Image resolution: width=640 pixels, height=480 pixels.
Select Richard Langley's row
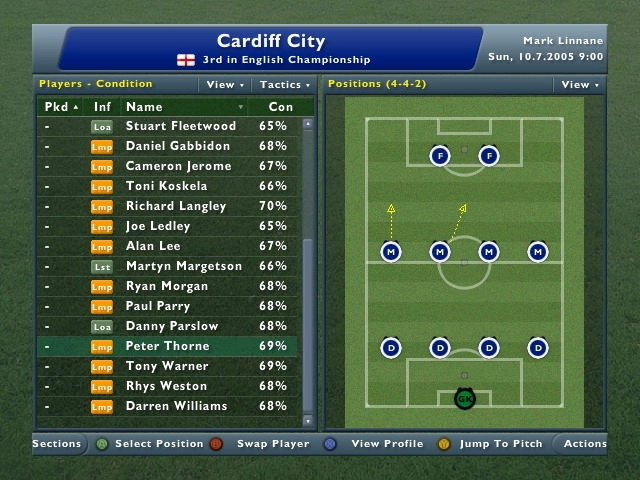click(x=174, y=206)
